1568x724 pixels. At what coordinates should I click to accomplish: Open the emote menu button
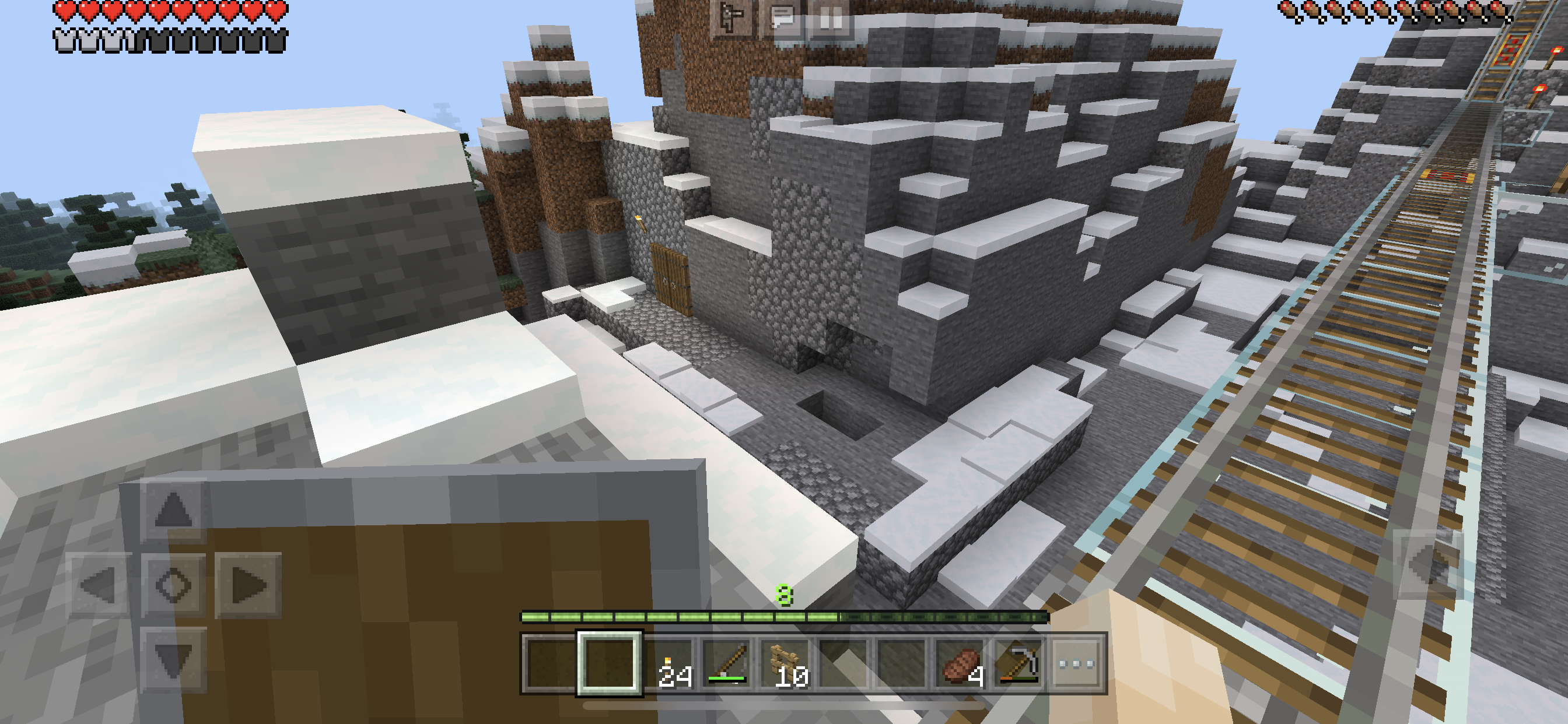[x=731, y=18]
